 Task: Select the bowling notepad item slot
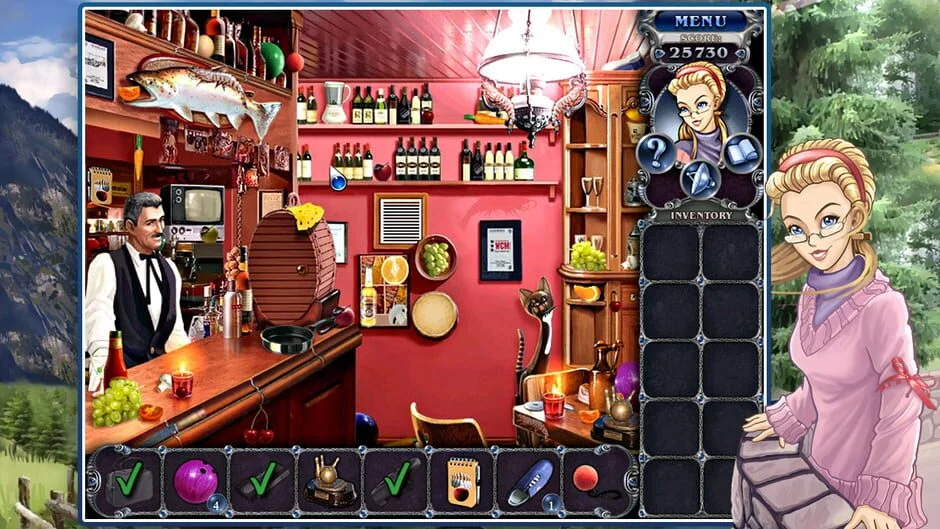click(x=463, y=481)
